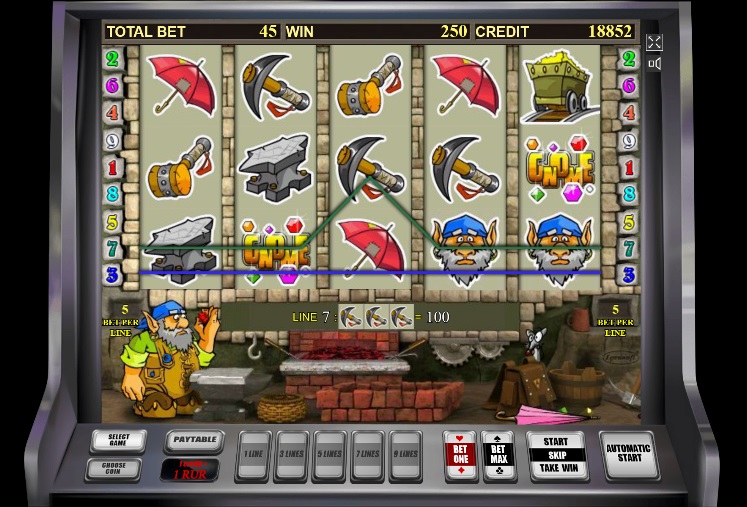Toggle fullscreen with the arrows icon
747x507 pixels.
coord(654,42)
